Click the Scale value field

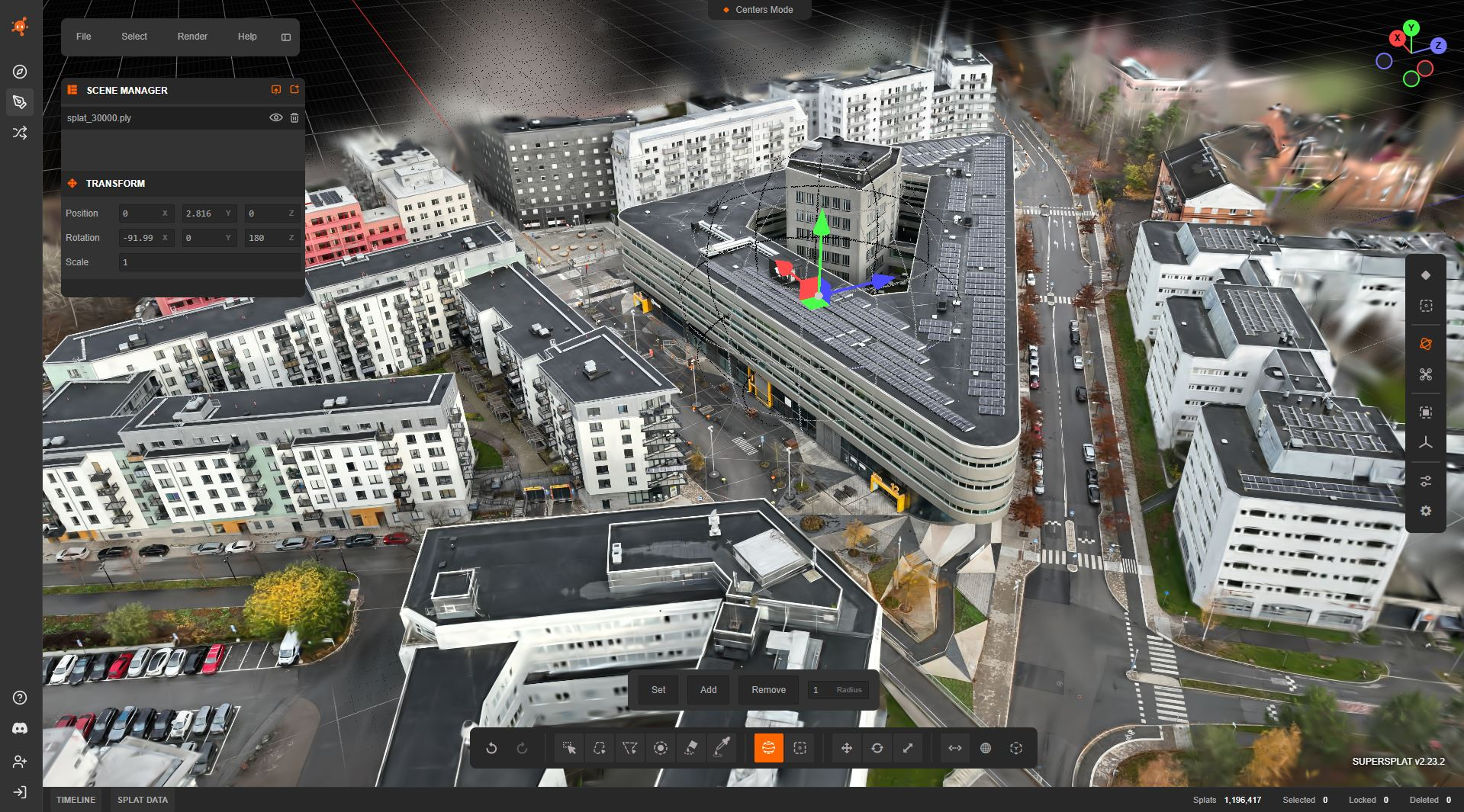[209, 262]
